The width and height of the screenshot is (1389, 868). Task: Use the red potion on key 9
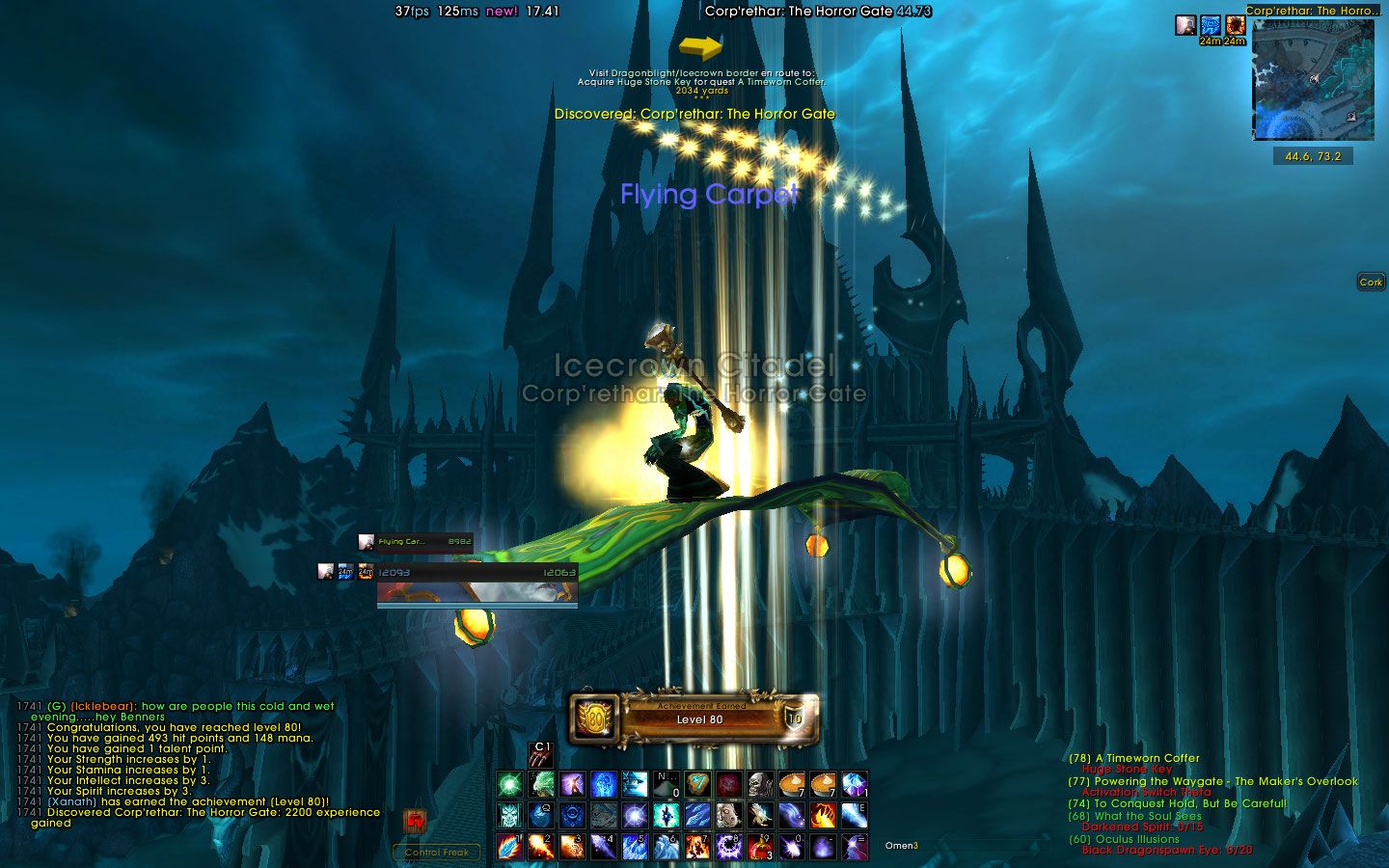[760, 846]
